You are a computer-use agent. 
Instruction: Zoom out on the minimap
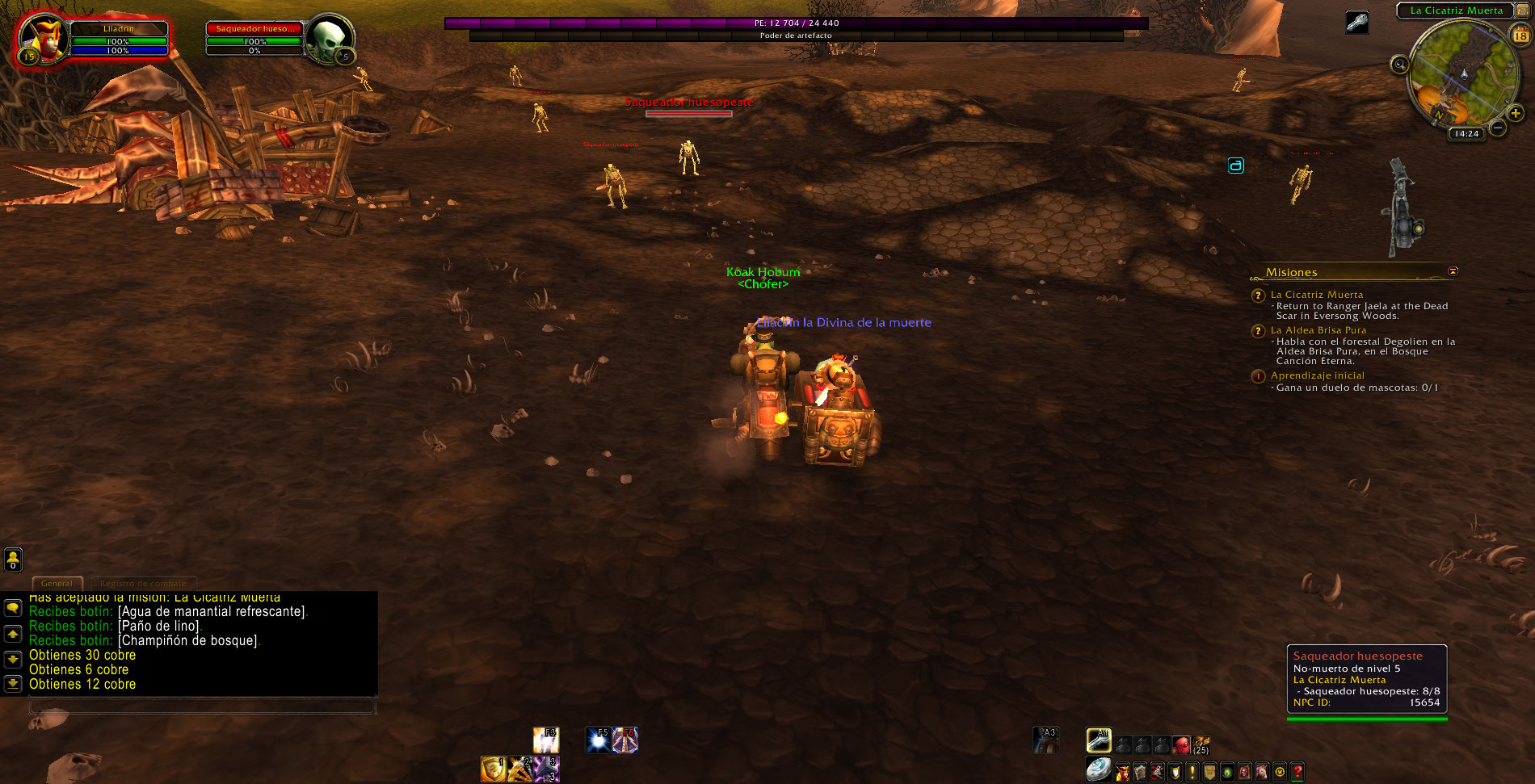point(1497,128)
